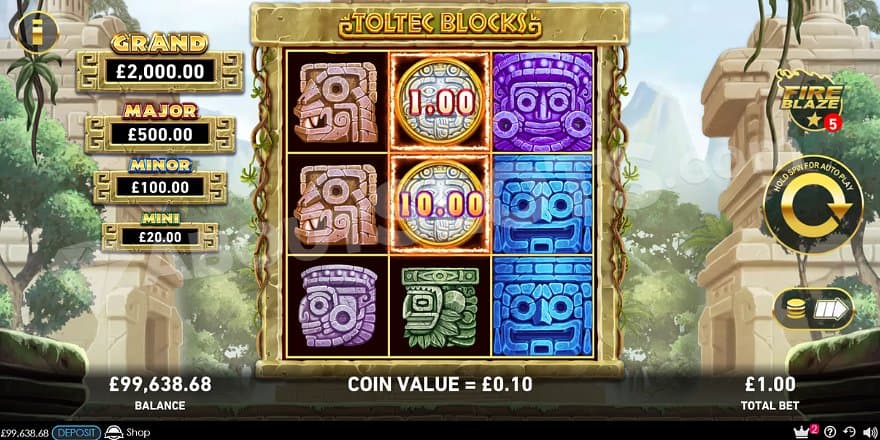Open the coin stack bet settings
The height and width of the screenshot is (440, 880).
click(812, 310)
